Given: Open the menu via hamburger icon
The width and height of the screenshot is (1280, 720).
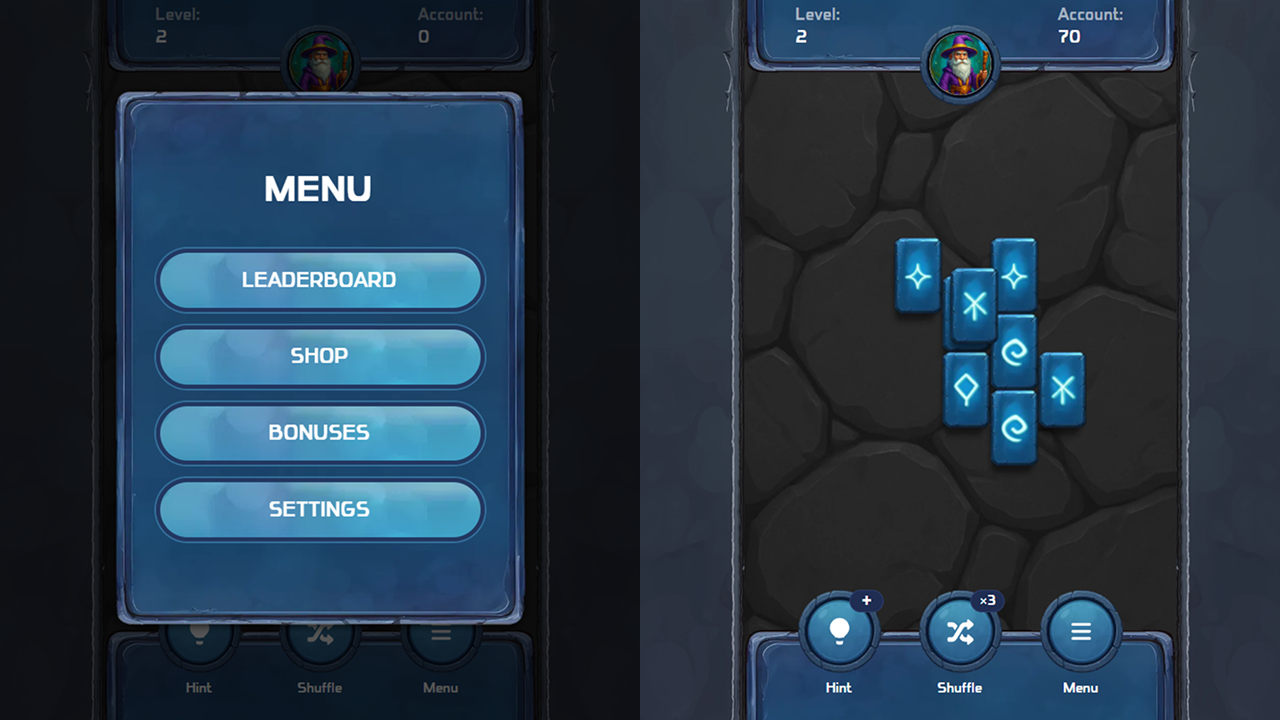Looking at the screenshot, I should coord(1080,631).
